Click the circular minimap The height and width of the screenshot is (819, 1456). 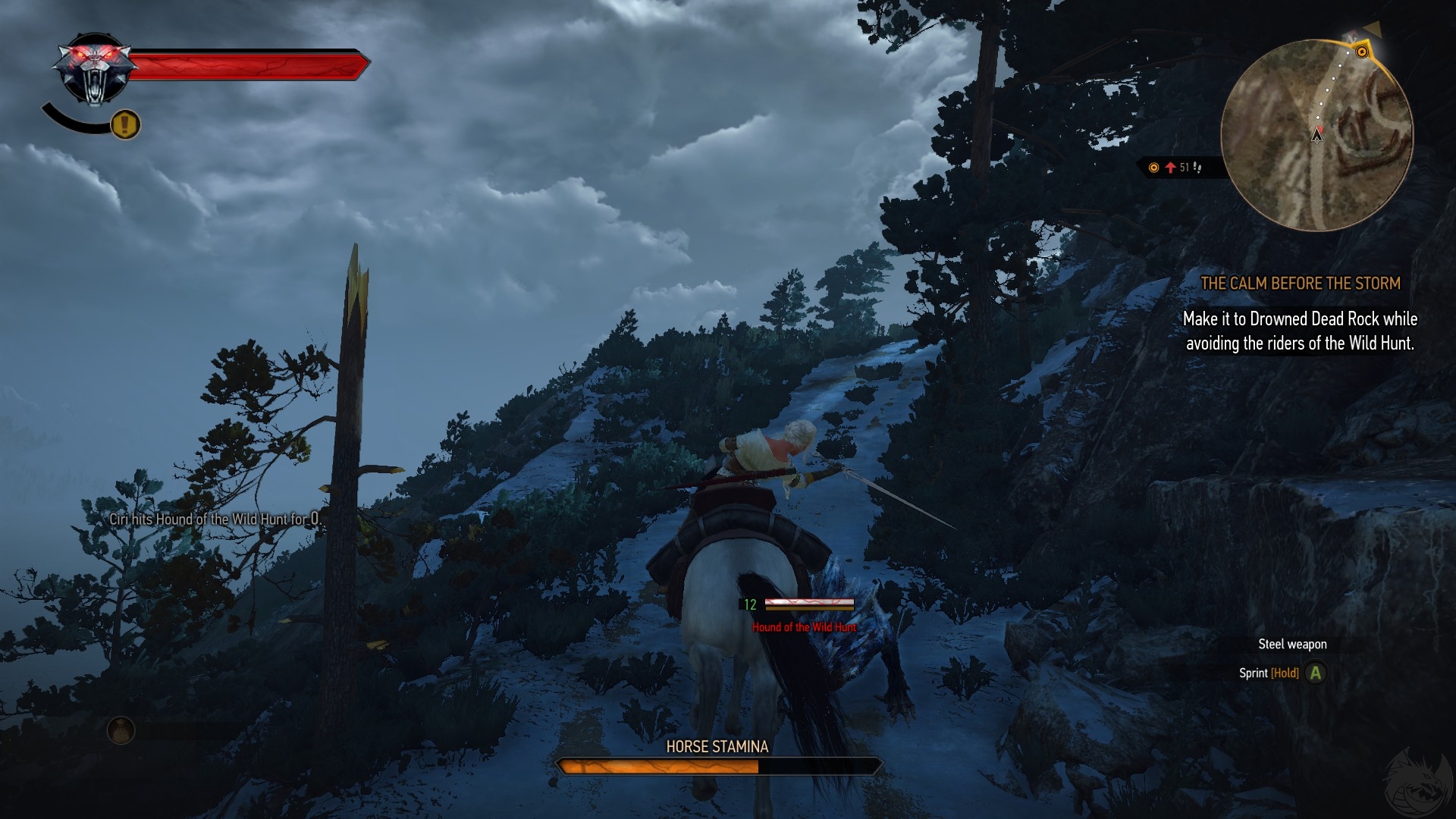point(1316,135)
